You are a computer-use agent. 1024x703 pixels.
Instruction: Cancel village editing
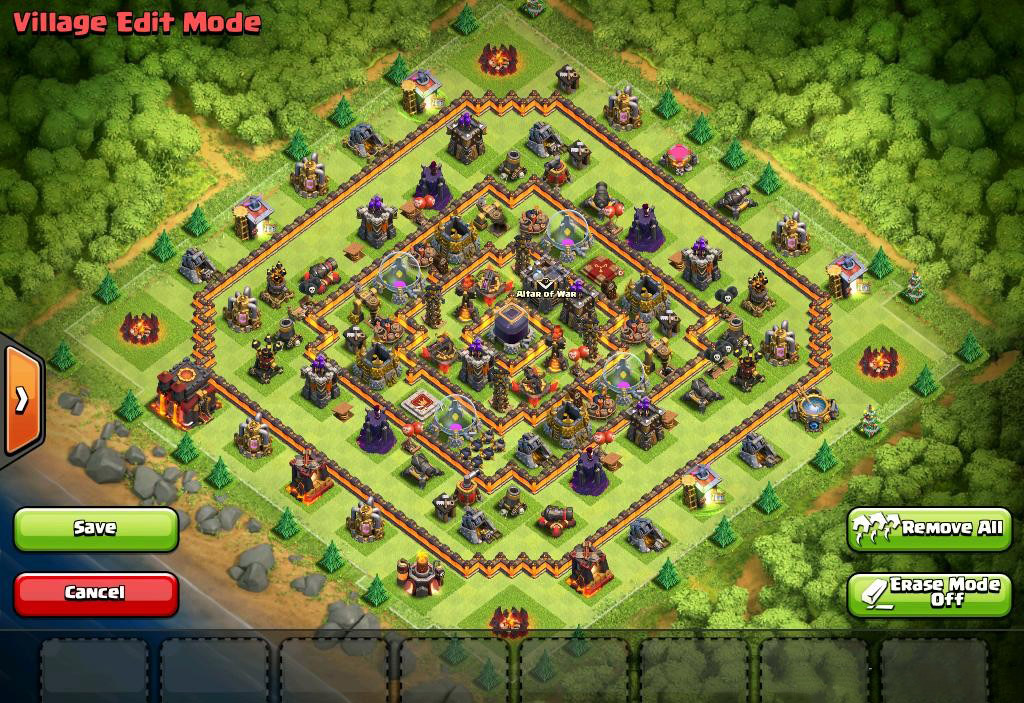(x=96, y=593)
